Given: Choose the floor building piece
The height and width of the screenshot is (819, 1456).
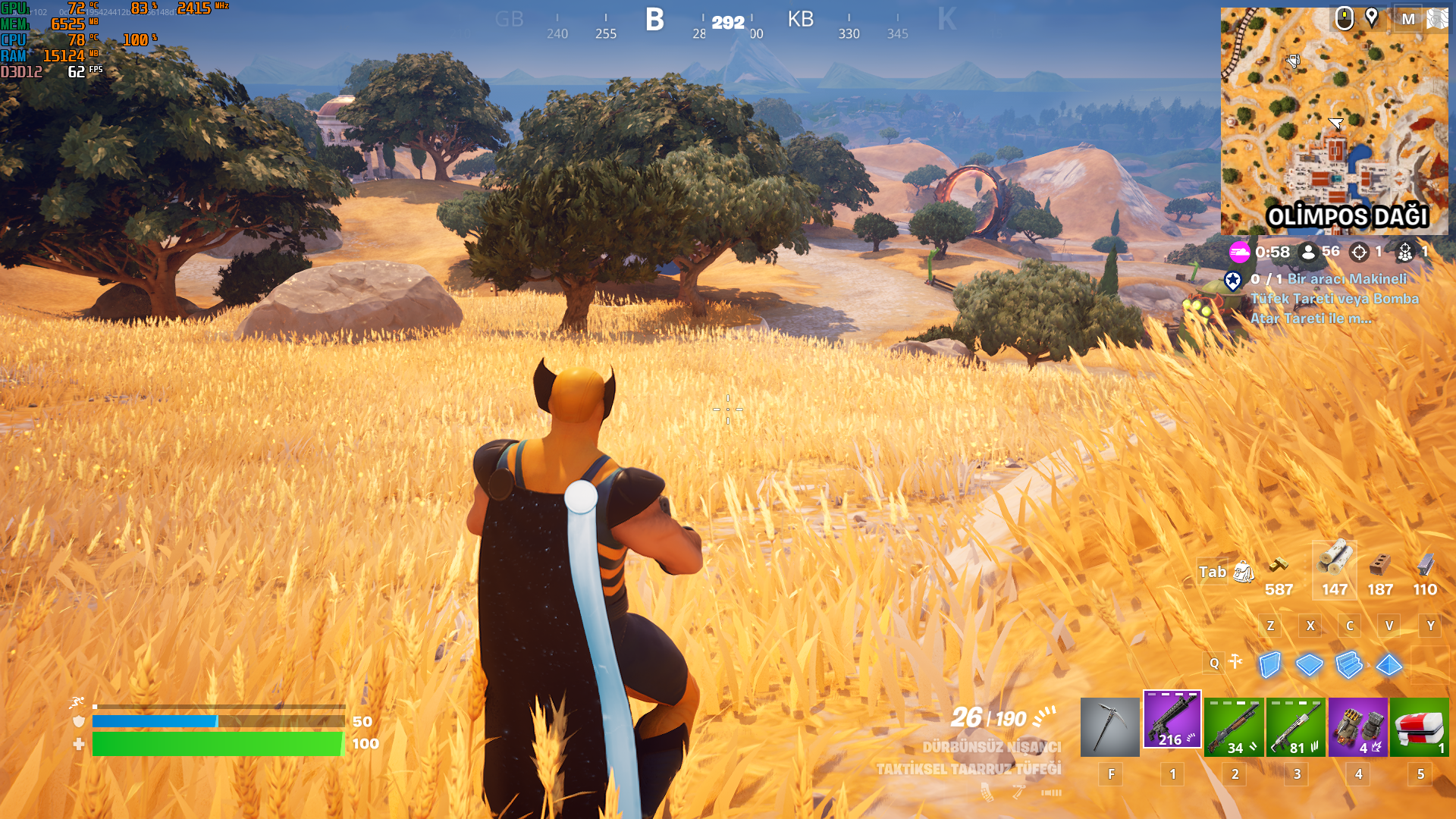Looking at the screenshot, I should click(1310, 665).
